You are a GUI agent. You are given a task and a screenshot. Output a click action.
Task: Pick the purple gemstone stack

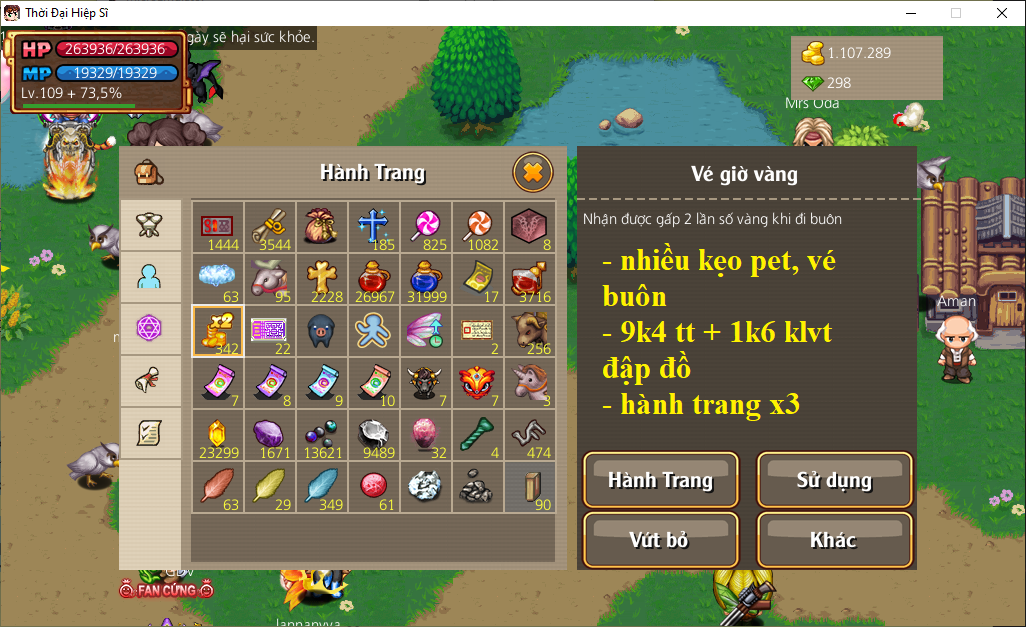pos(269,434)
